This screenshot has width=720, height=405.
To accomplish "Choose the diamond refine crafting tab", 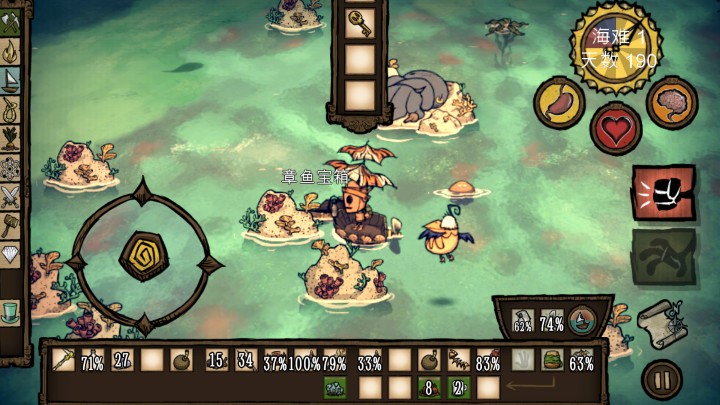I will point(11,254).
